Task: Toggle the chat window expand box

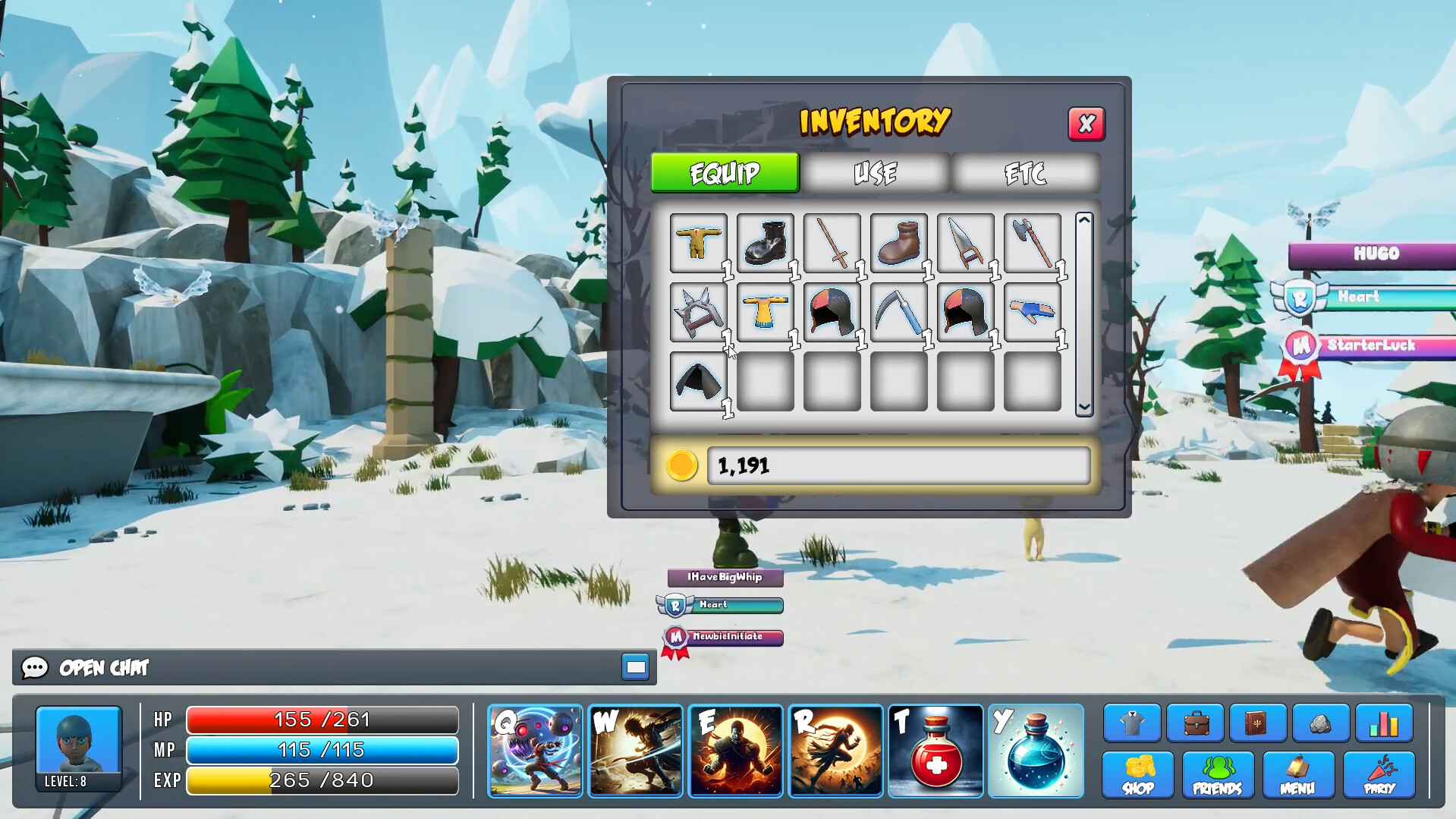Action: tap(636, 668)
